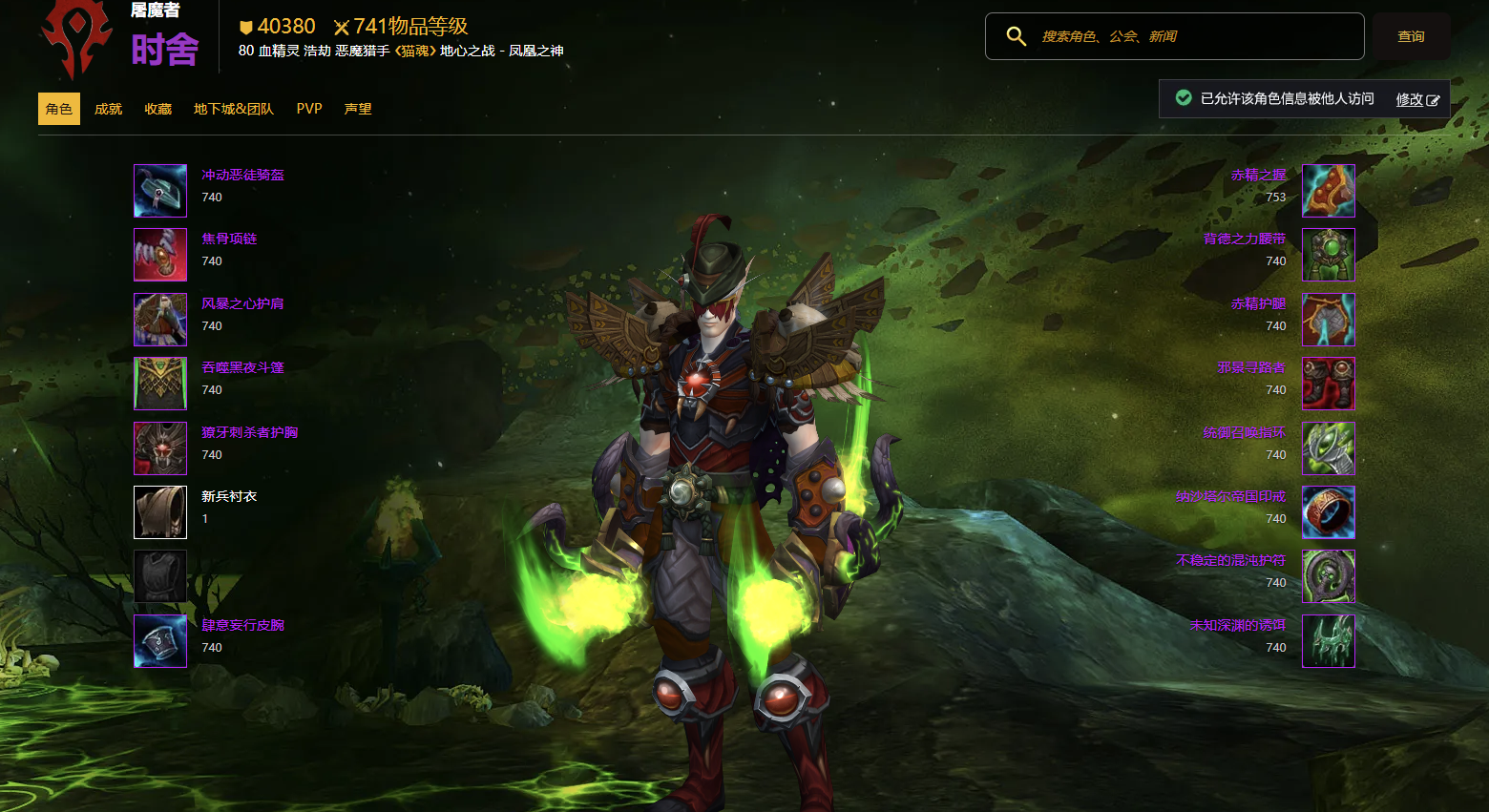The image size is (1489, 812).
Task: Switch to the 成就 tab
Action: click(x=108, y=109)
